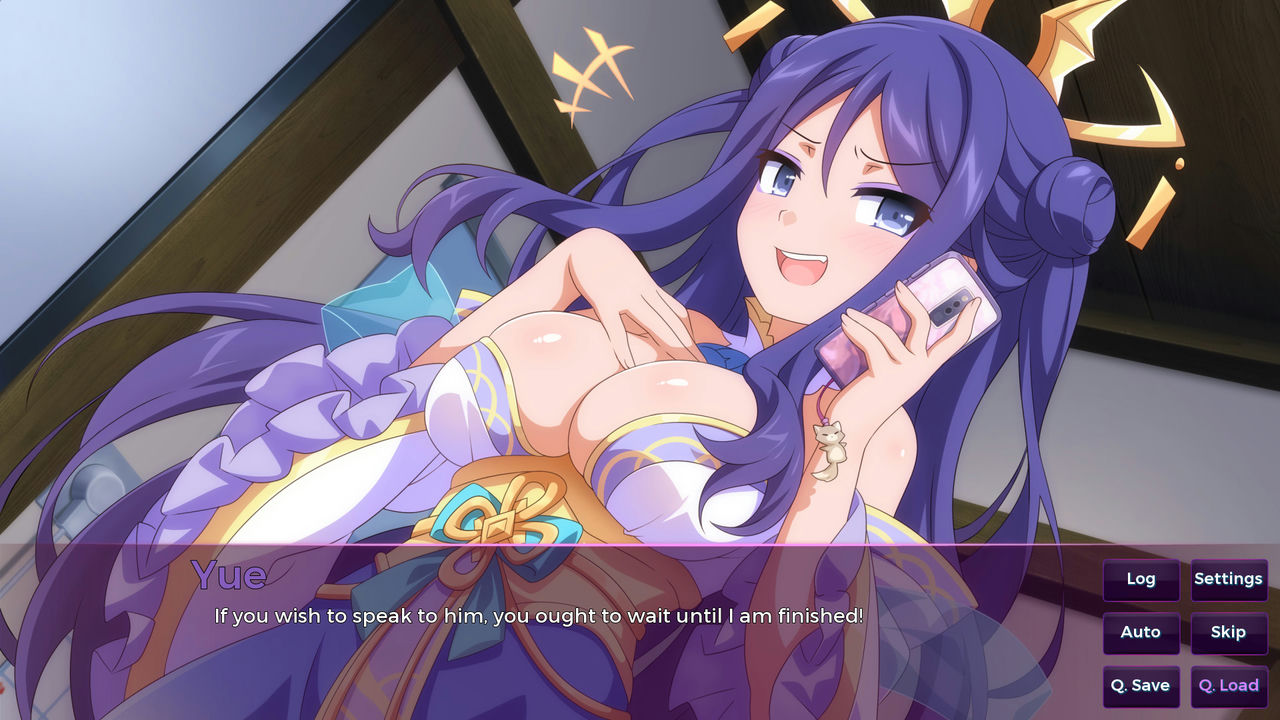Image resolution: width=1280 pixels, height=720 pixels.
Task: Open the Settings panel
Action: (x=1228, y=579)
